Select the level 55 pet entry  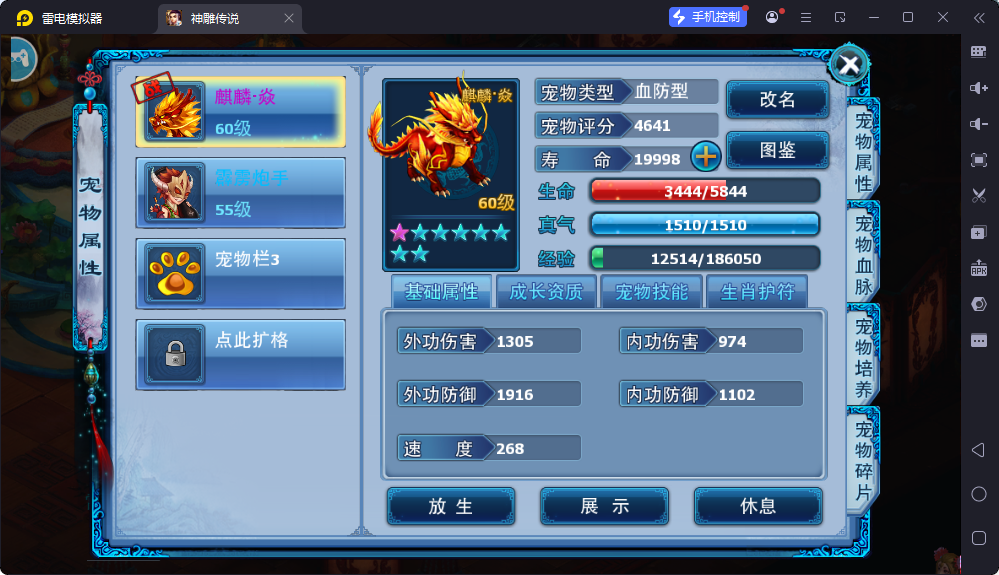241,193
